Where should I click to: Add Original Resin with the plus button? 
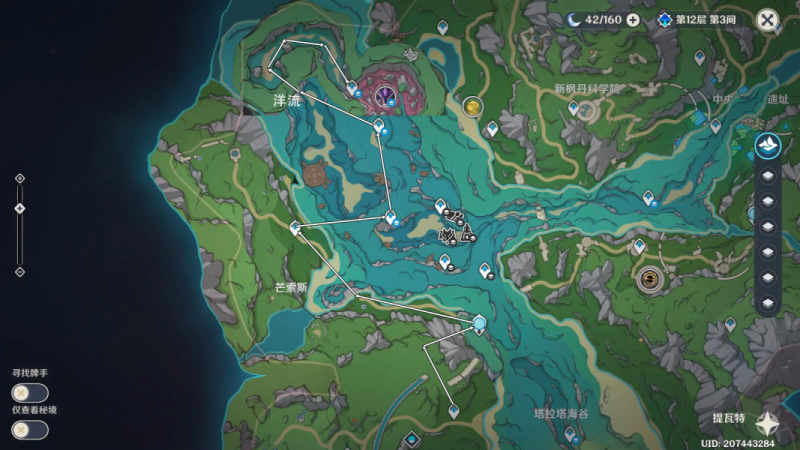click(x=632, y=20)
